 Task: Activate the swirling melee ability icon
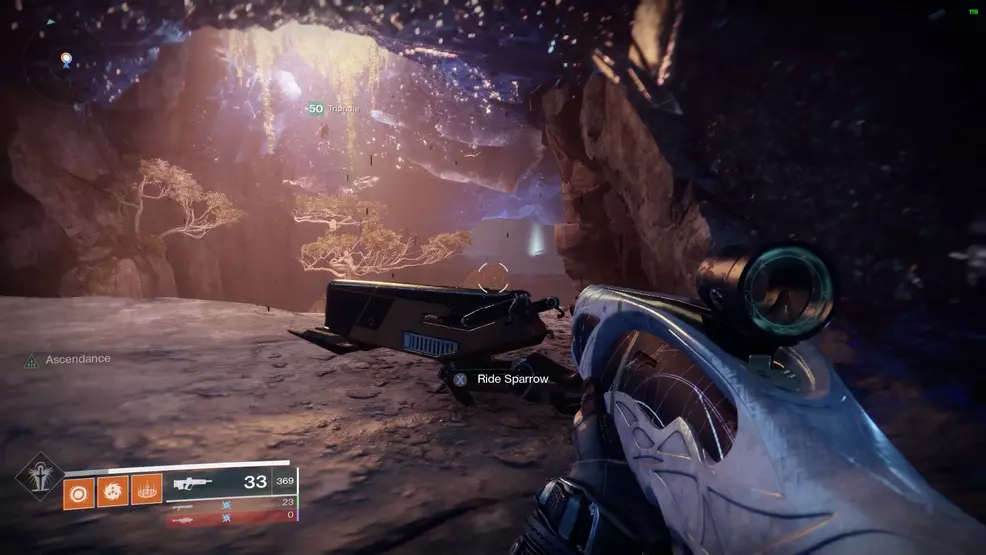[113, 490]
